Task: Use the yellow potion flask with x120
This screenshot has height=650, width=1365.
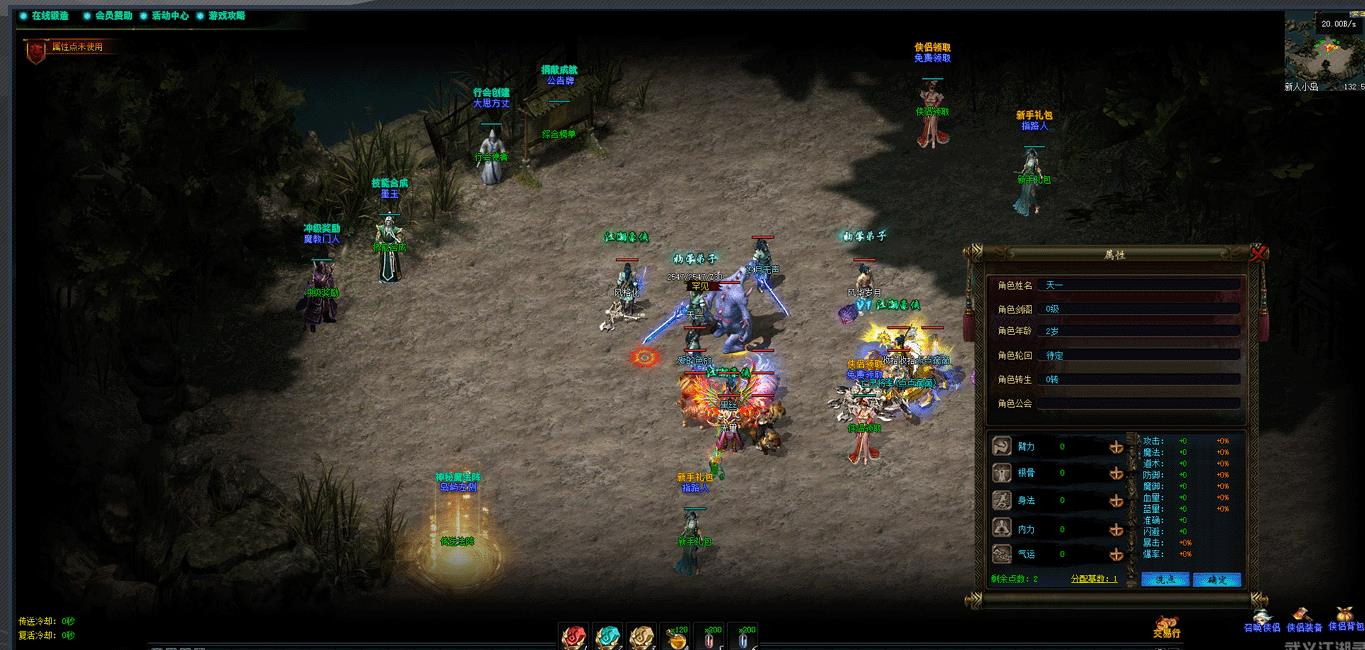Action: [x=678, y=637]
